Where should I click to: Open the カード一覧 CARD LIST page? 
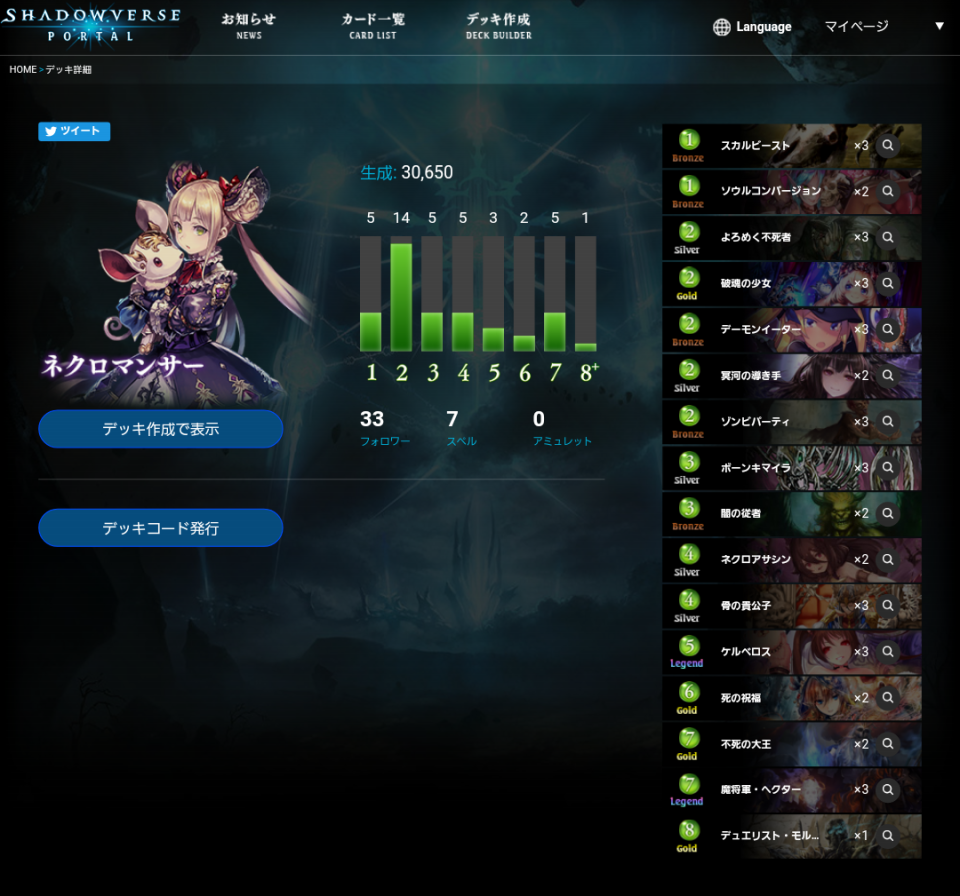tap(373, 26)
